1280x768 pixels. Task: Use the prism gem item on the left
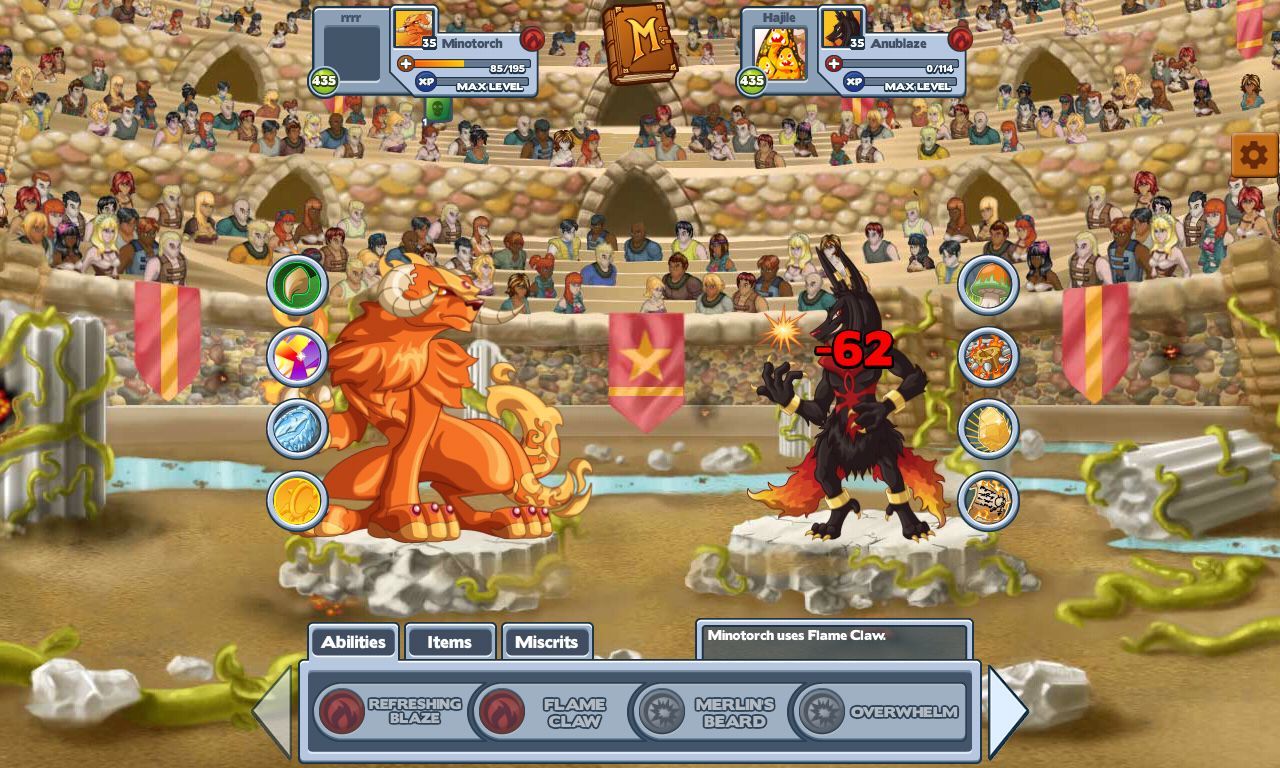point(298,355)
